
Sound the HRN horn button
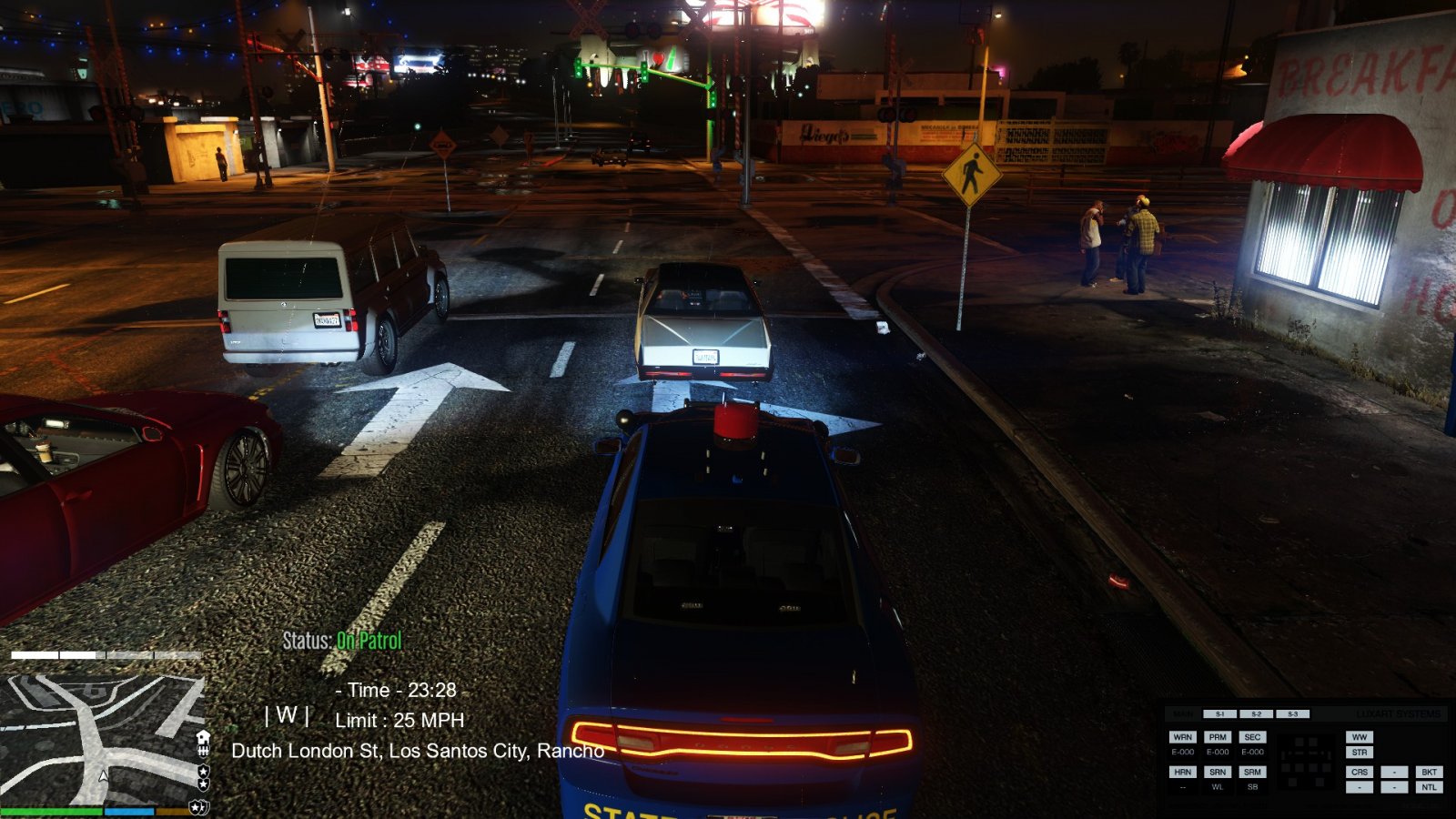(1182, 772)
